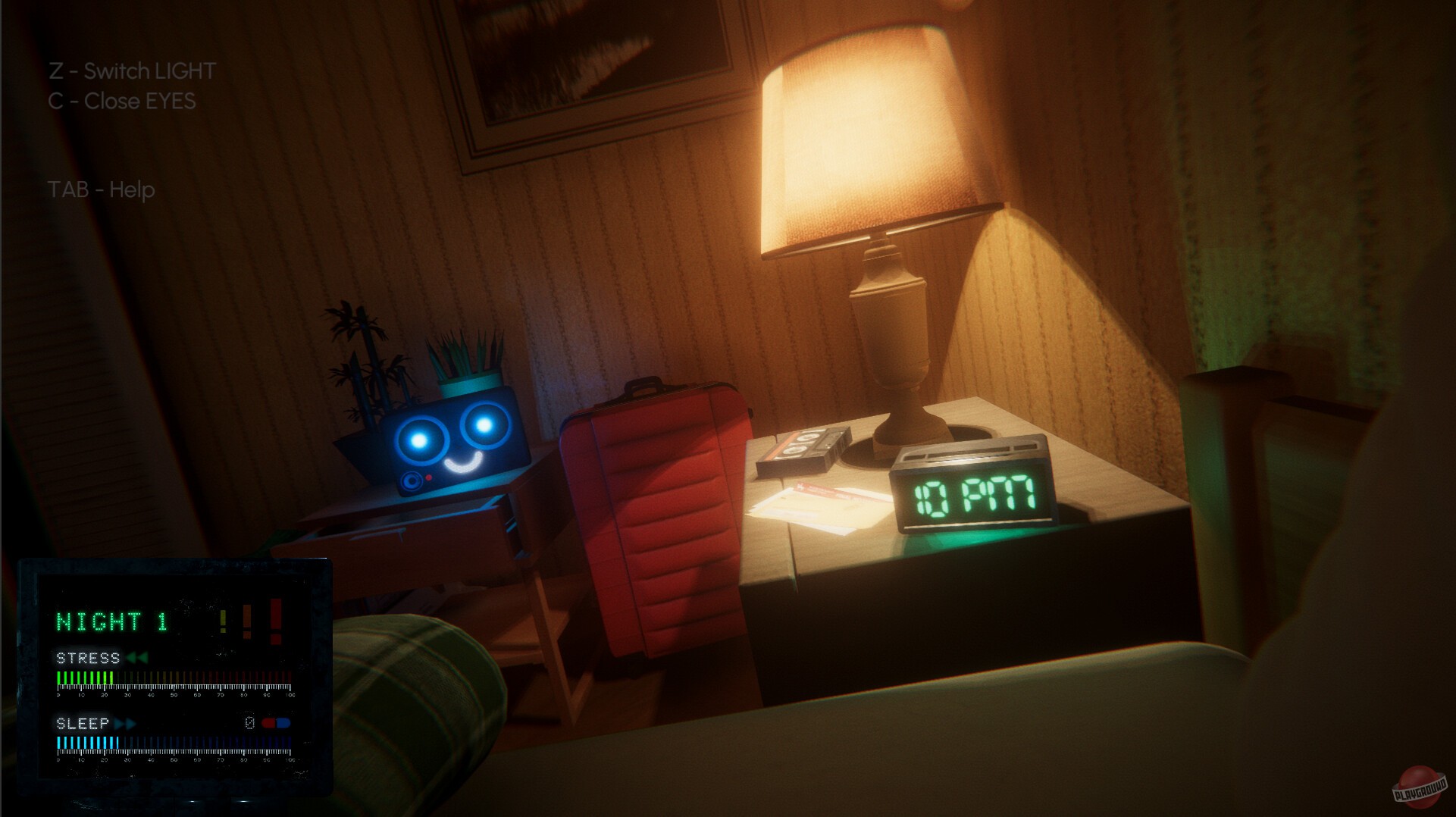Click the yellow exclamation warning indicator

tap(222, 620)
